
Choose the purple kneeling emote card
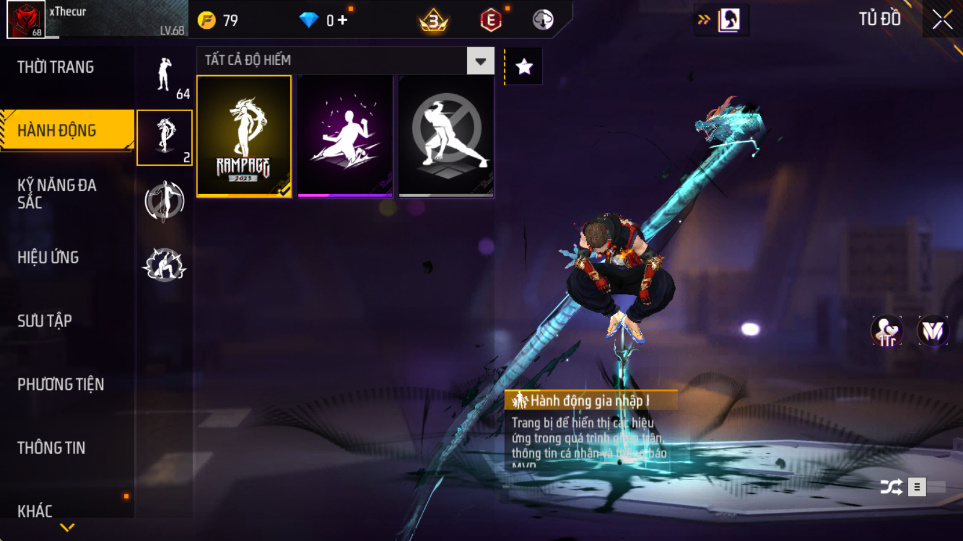[345, 136]
